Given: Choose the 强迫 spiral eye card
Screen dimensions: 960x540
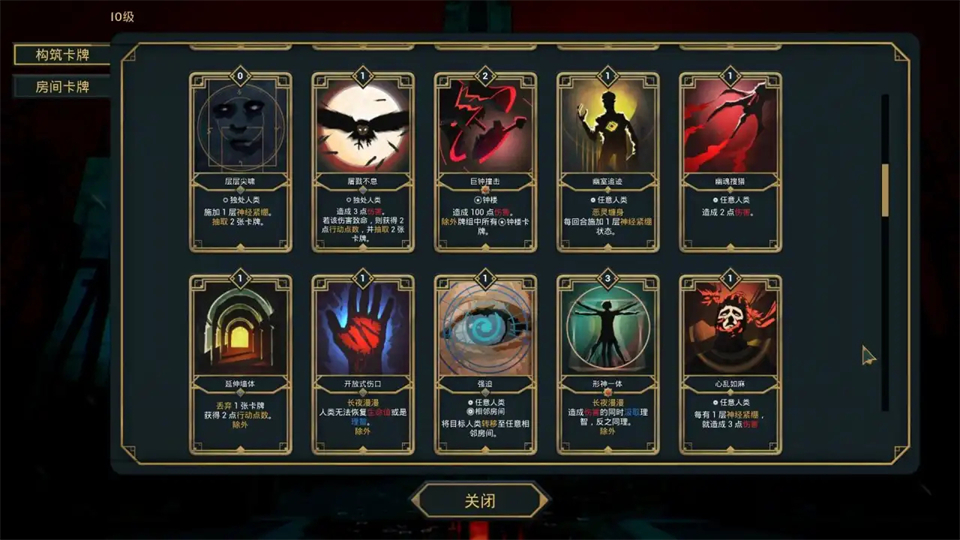Looking at the screenshot, I should [485, 361].
